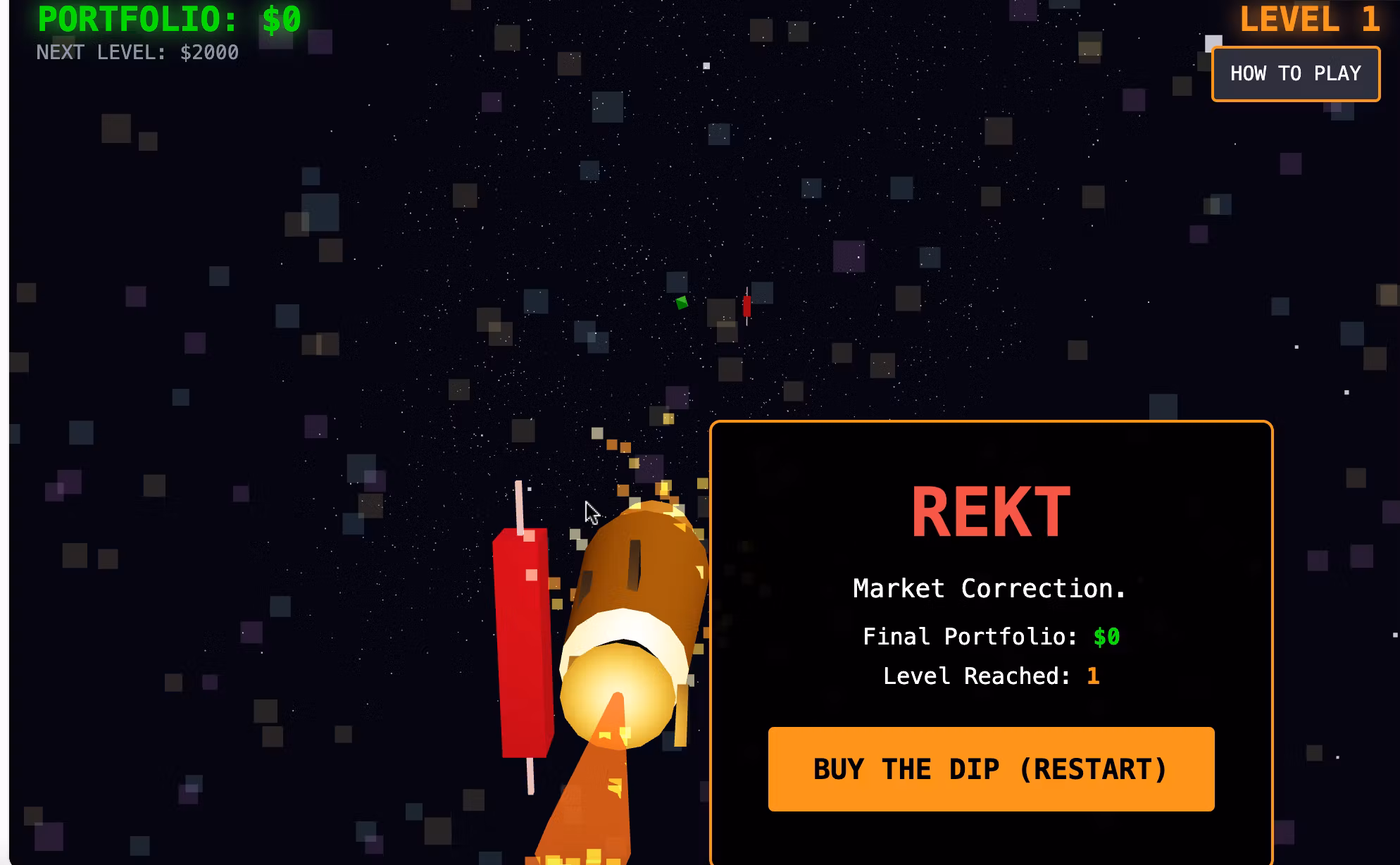Open the How to Play instructions
Screen dimensions: 1400x865
pyautogui.click(x=1295, y=74)
